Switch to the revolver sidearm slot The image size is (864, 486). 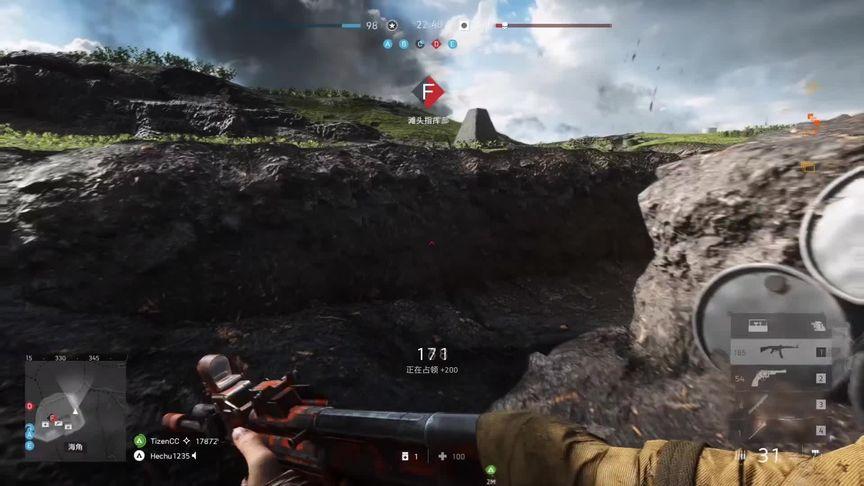click(x=773, y=378)
